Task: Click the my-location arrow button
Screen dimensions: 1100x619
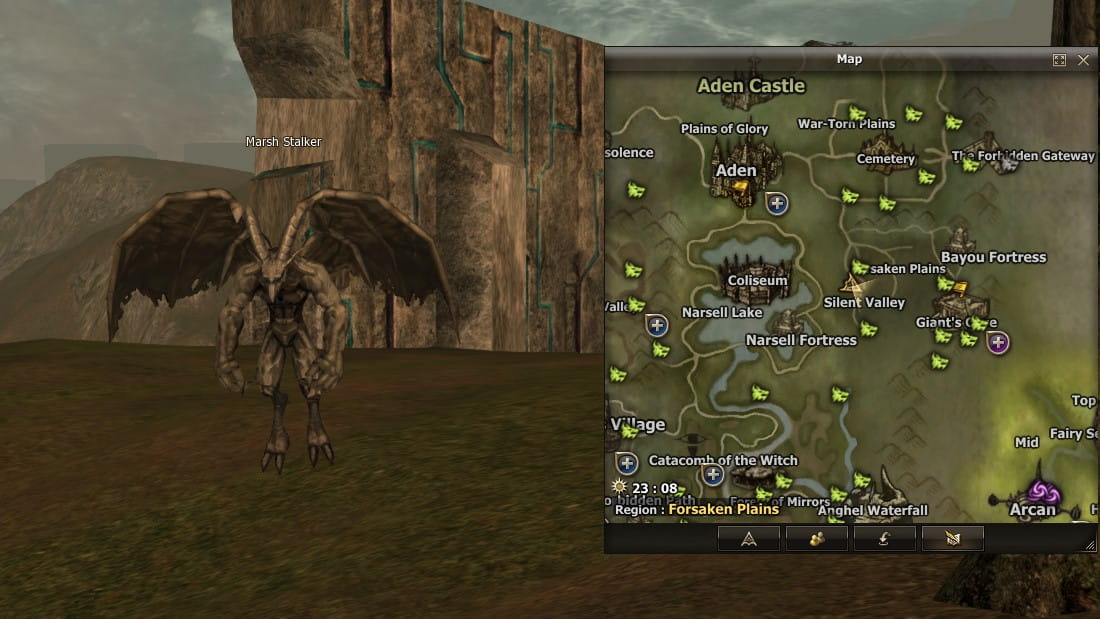Action: [x=748, y=539]
